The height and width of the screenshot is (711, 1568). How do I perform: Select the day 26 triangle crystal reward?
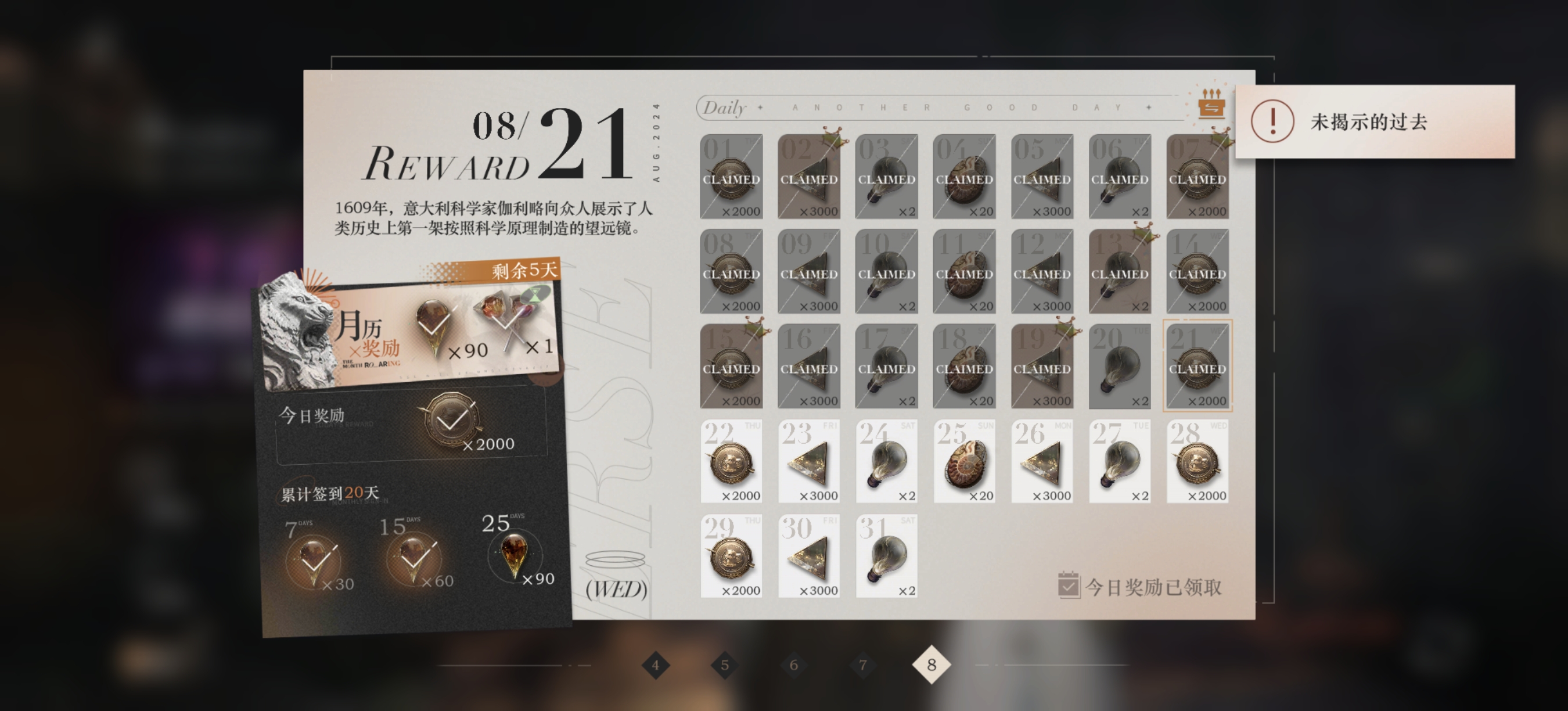coord(1042,461)
